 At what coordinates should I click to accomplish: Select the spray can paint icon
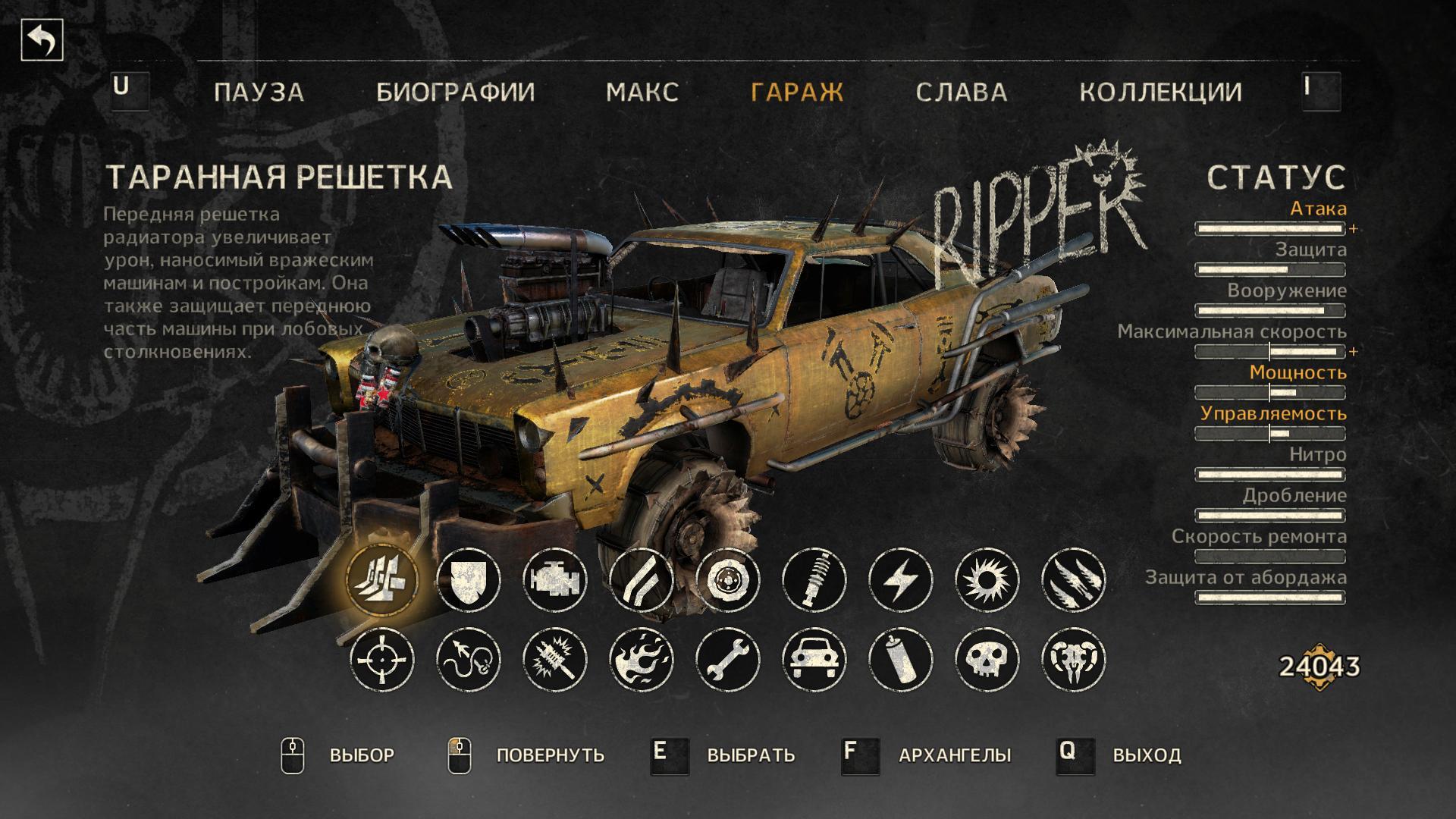click(901, 659)
